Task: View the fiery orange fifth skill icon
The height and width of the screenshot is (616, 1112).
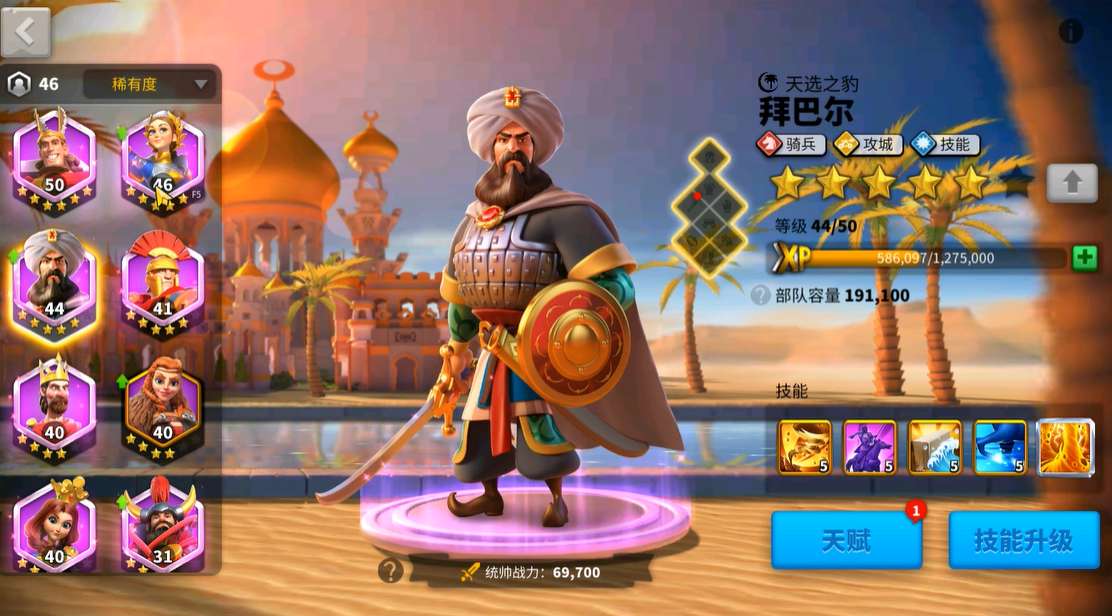Action: pos(1065,446)
